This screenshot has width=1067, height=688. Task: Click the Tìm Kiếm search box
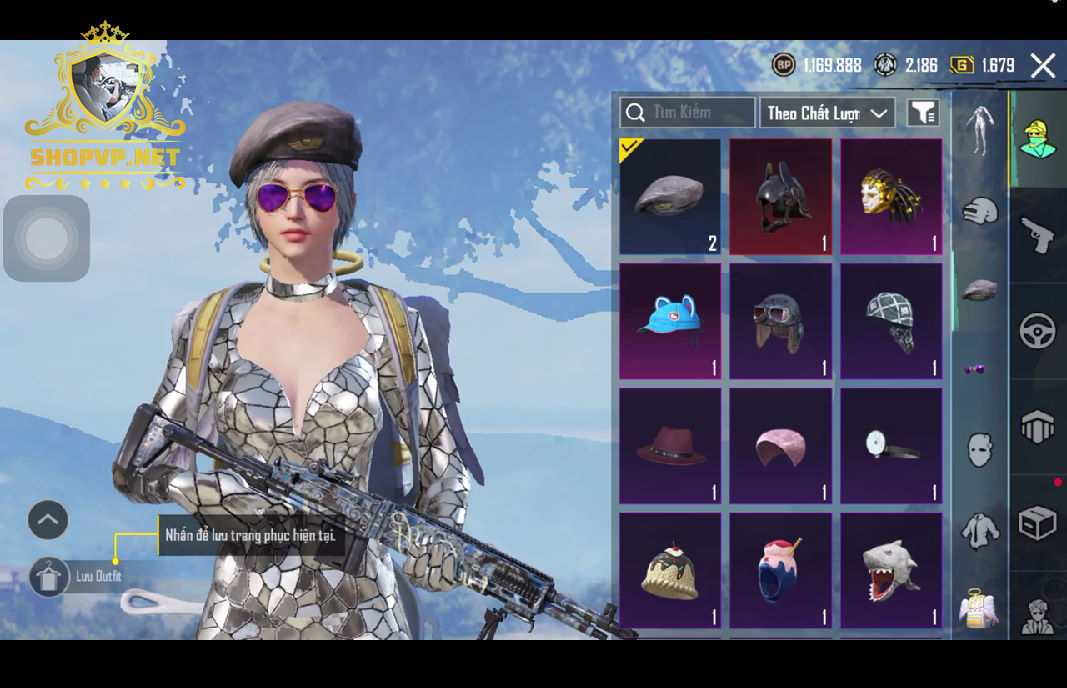688,112
